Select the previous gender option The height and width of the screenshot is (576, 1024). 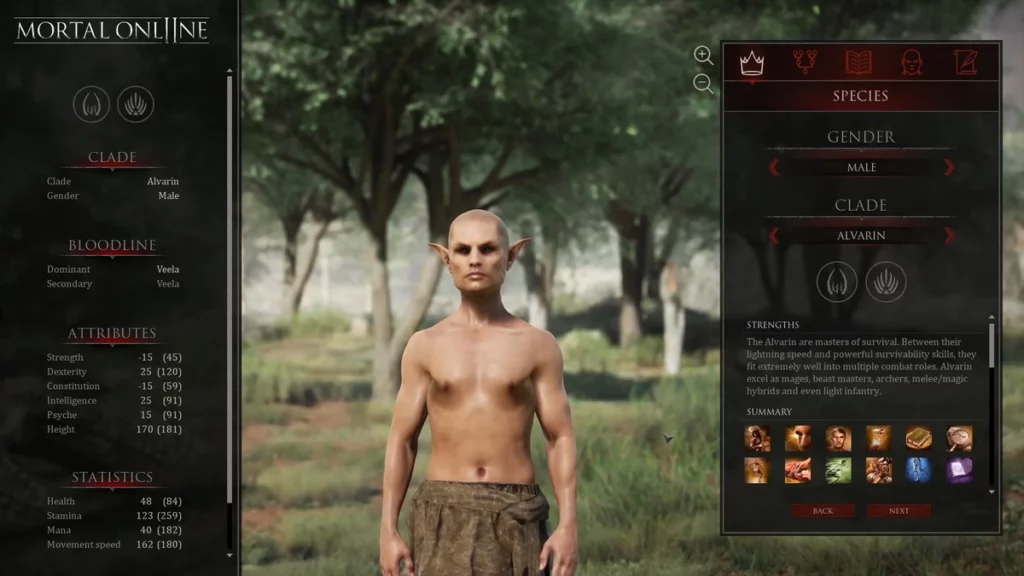click(x=774, y=167)
